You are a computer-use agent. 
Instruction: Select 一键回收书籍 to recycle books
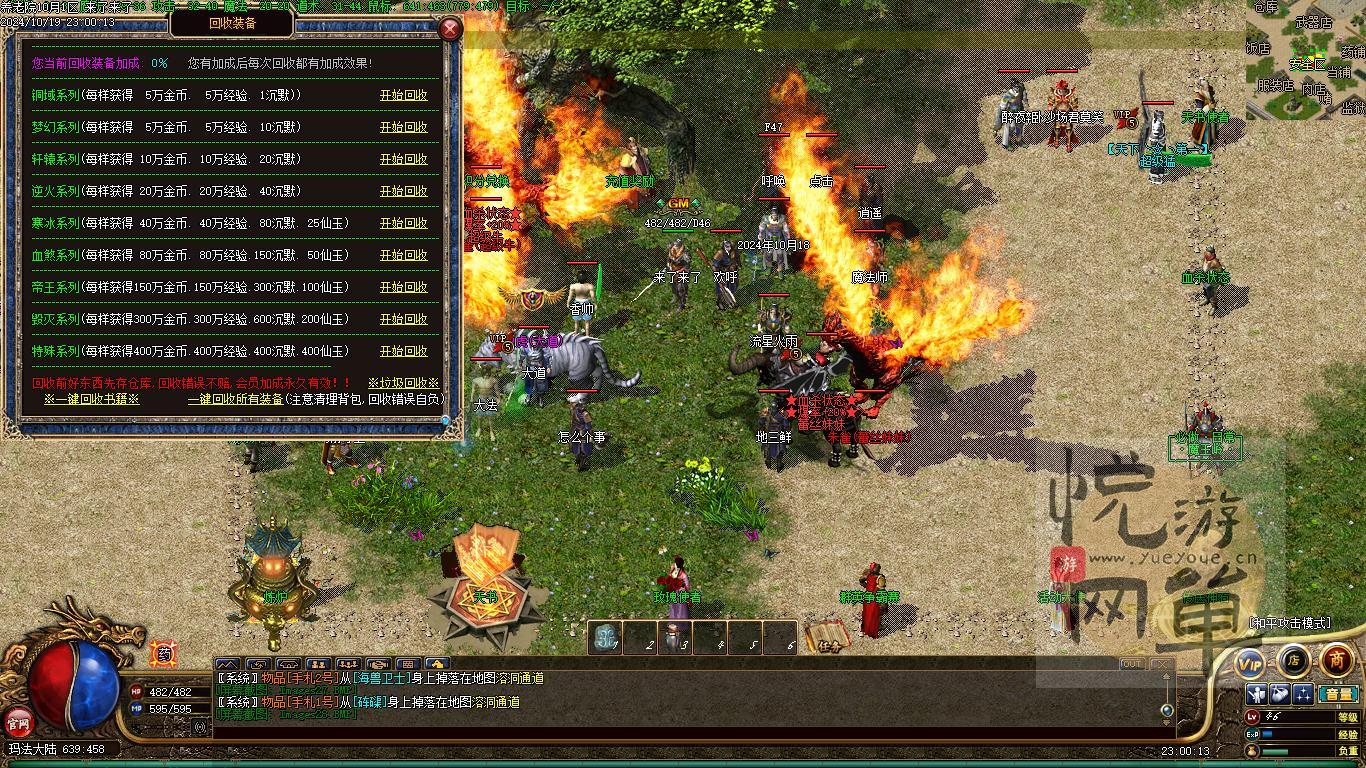point(91,399)
